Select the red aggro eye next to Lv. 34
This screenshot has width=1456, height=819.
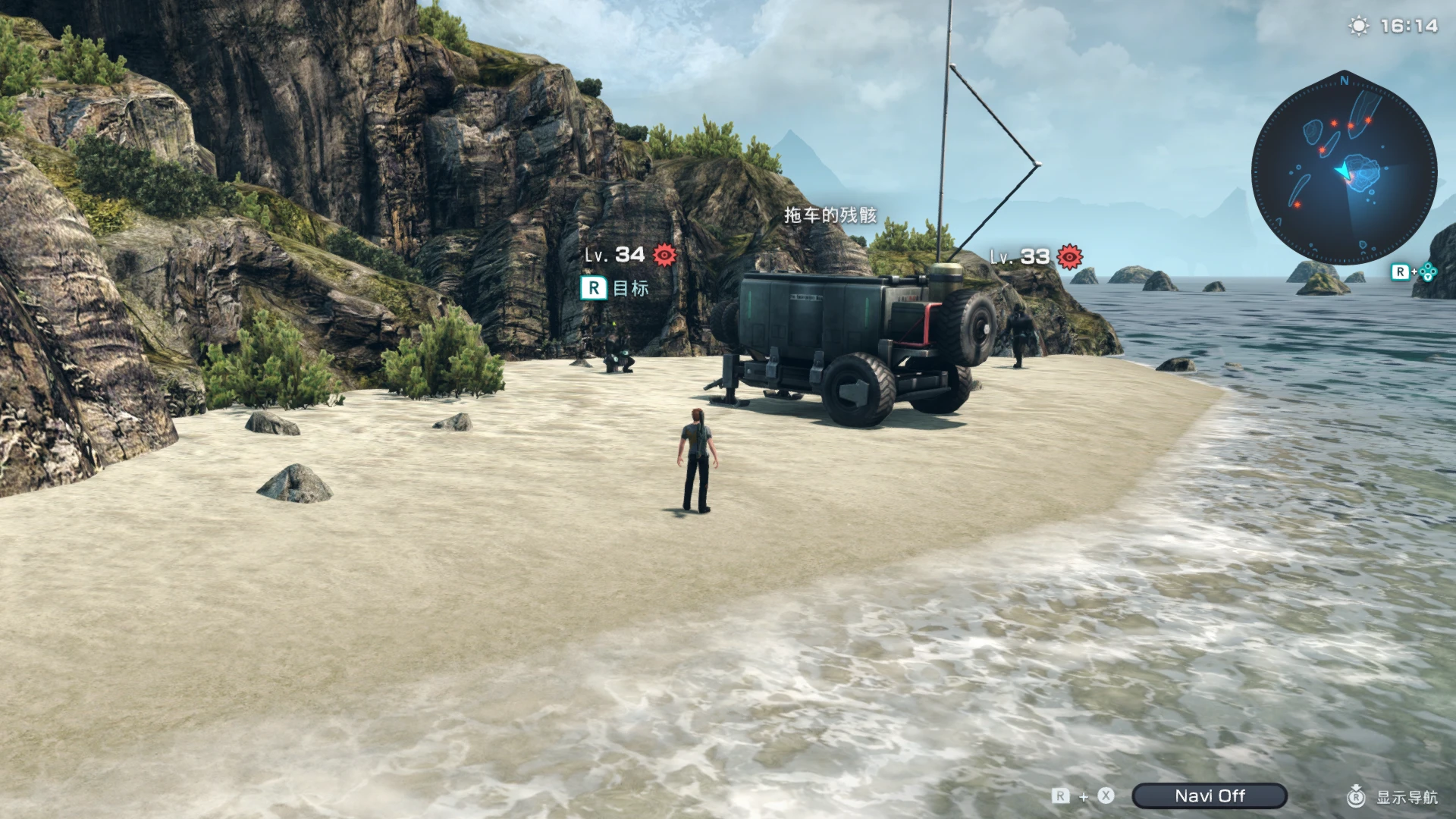pos(665,256)
